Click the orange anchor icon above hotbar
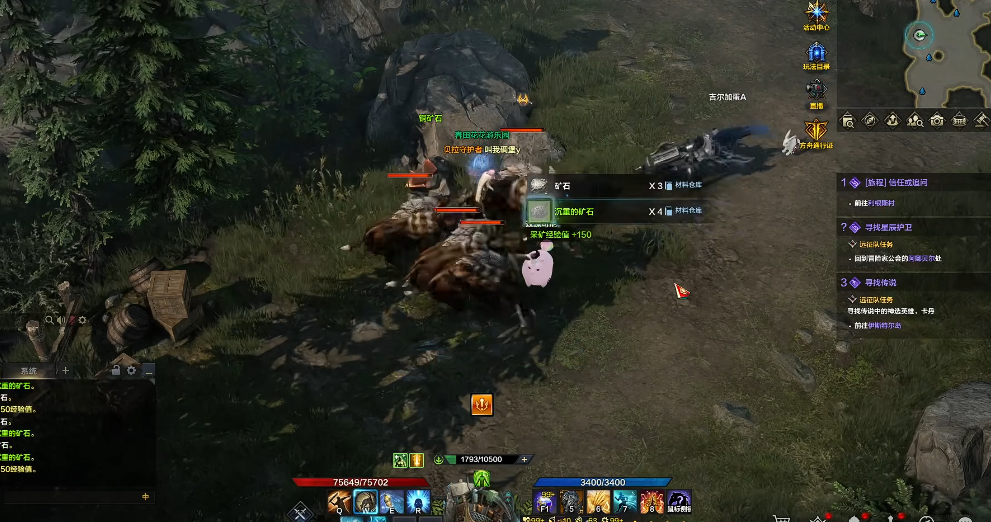 482,404
